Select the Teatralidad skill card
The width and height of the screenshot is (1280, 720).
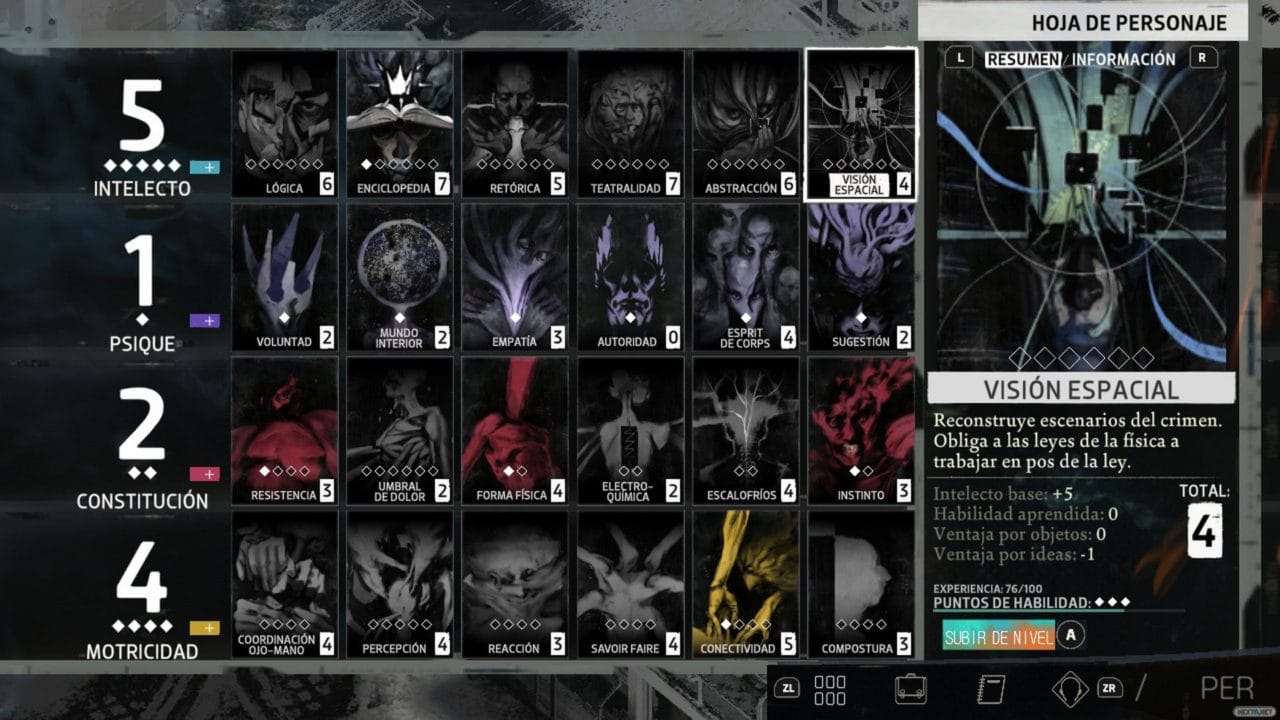click(x=631, y=123)
